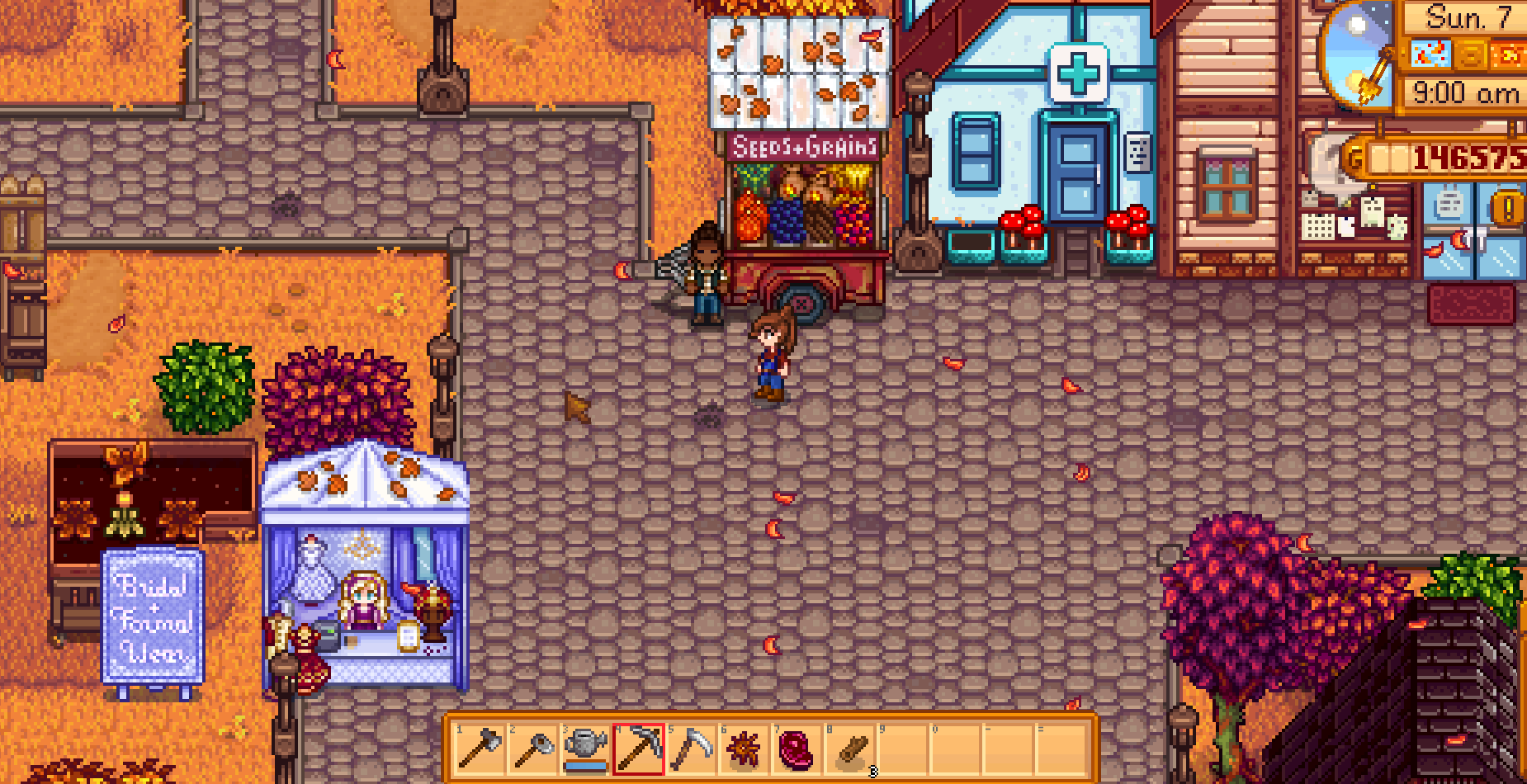Image resolution: width=1527 pixels, height=784 pixels.
Task: Select the watering can in slot 3
Action: coord(588,747)
